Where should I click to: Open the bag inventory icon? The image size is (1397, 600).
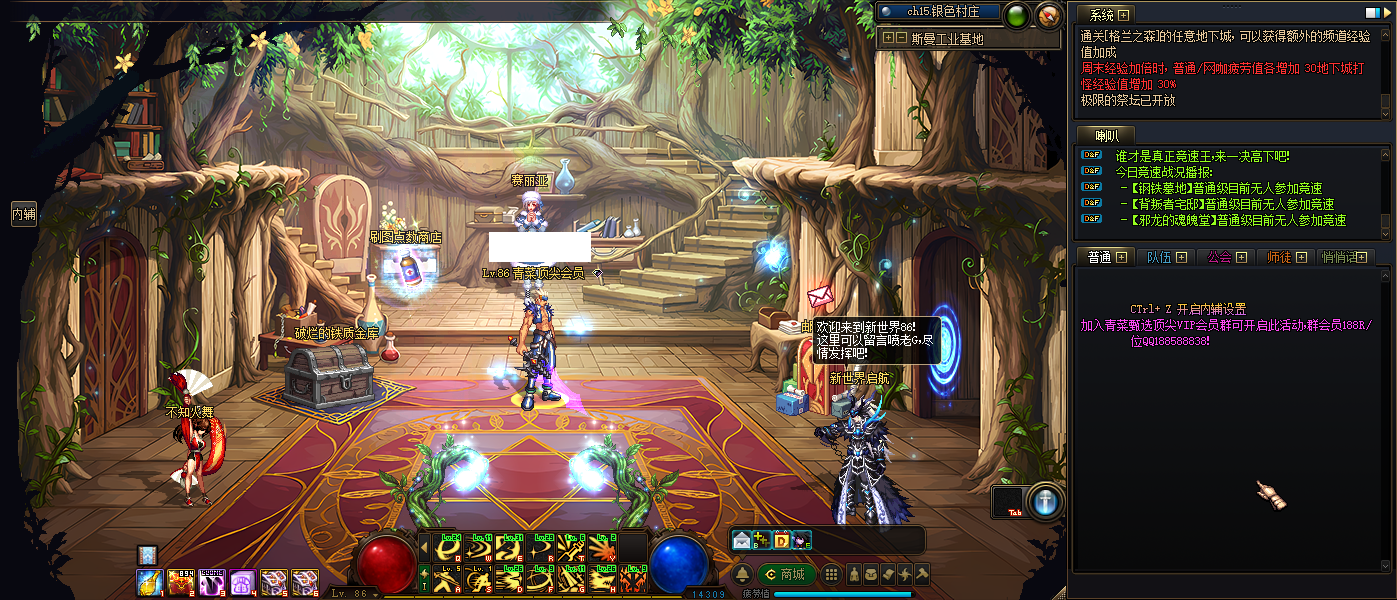pyautogui.click(x=872, y=574)
